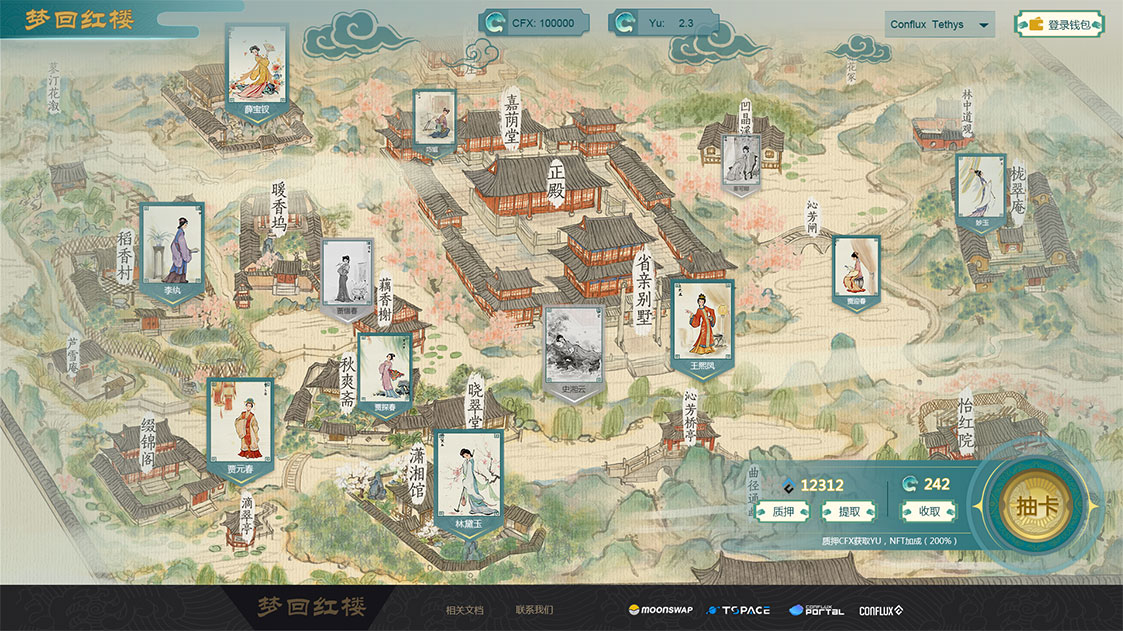Viewport: 1123px width, 631px height.
Task: Click the 登录钱包 wallet login button
Action: (x=1060, y=24)
